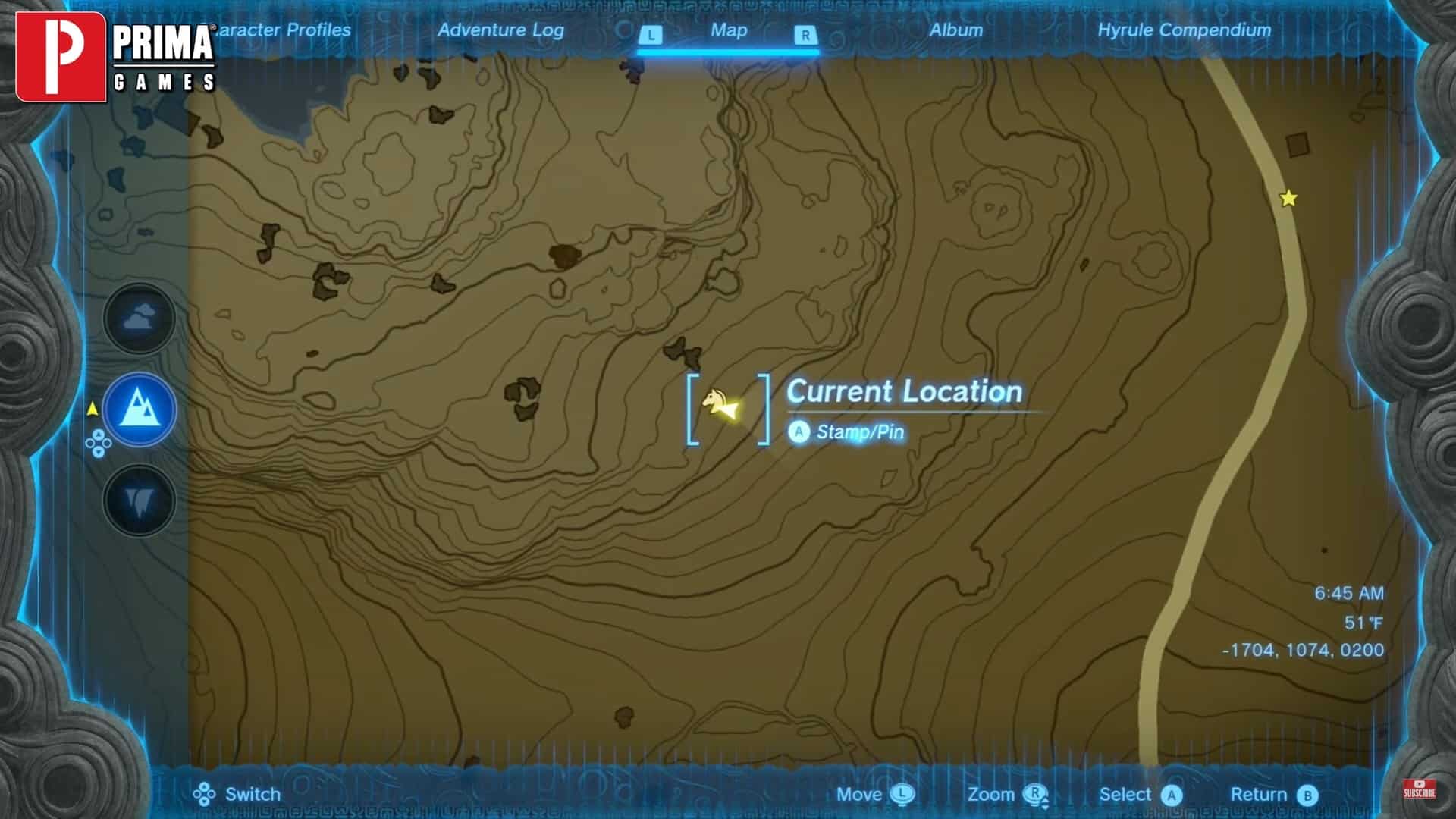
Task: Click the yellow star marker near the road
Action: (1288, 199)
